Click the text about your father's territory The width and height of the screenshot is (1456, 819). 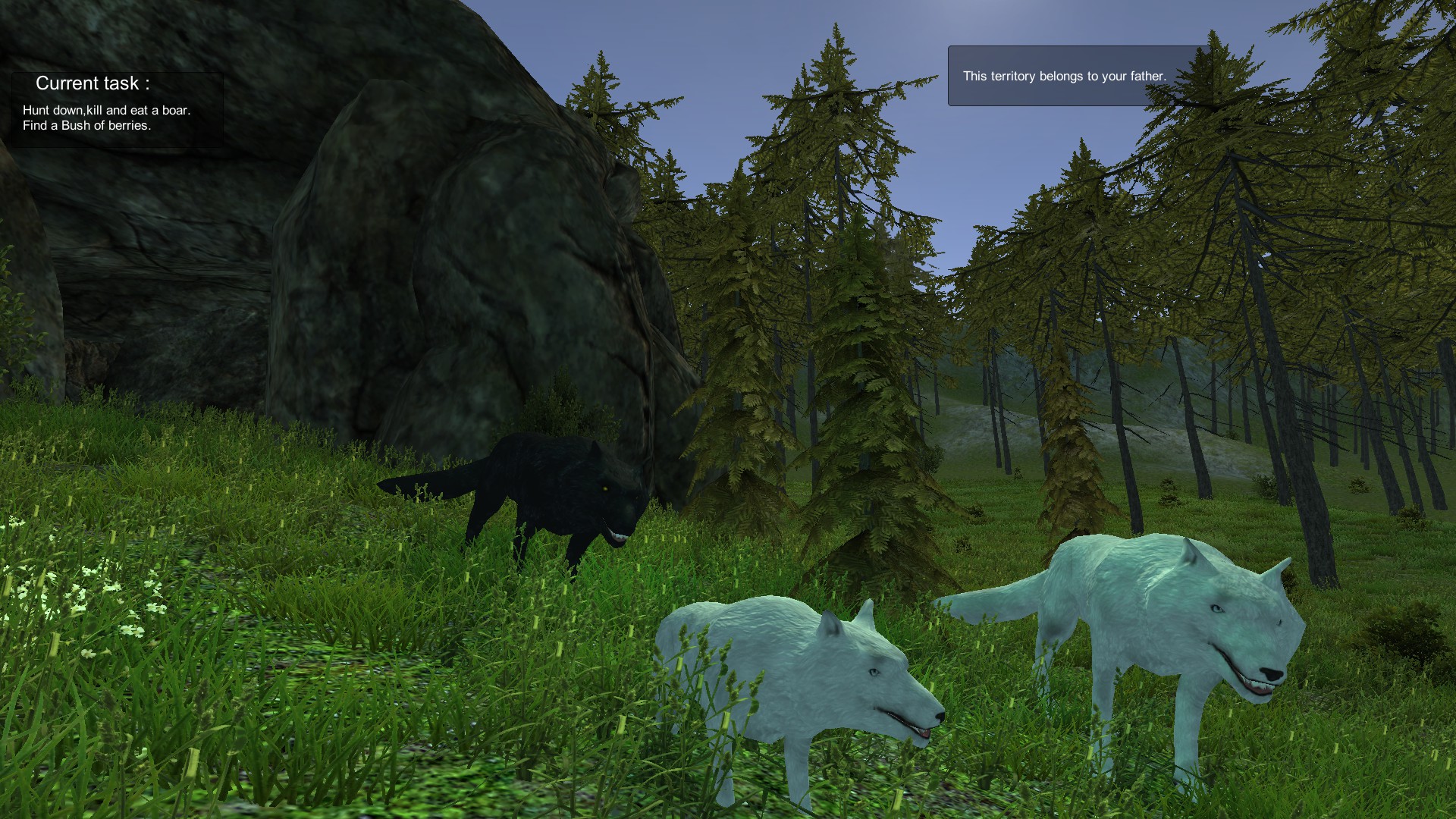[1063, 76]
